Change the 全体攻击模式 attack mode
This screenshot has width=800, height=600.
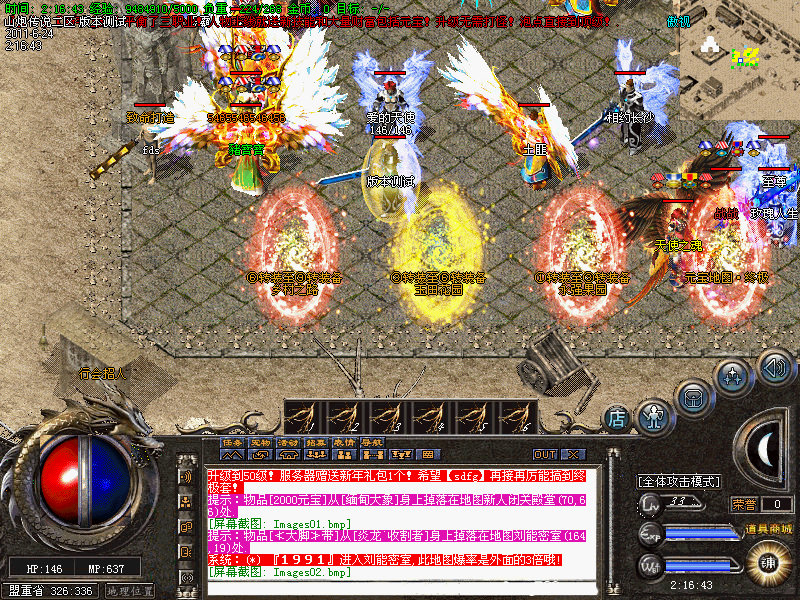679,481
